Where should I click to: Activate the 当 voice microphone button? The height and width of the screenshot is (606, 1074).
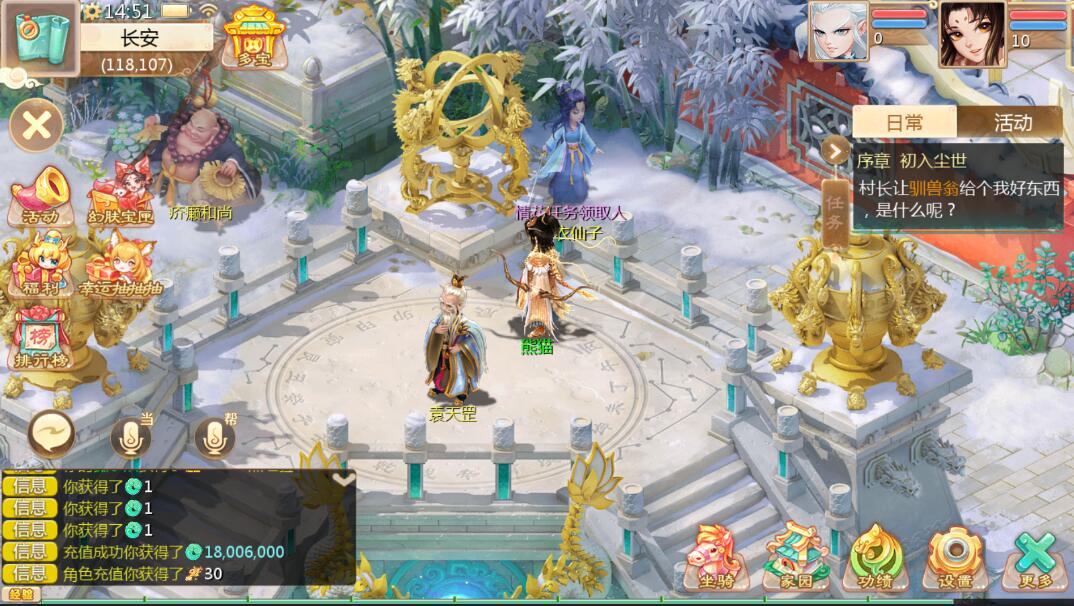(130, 436)
